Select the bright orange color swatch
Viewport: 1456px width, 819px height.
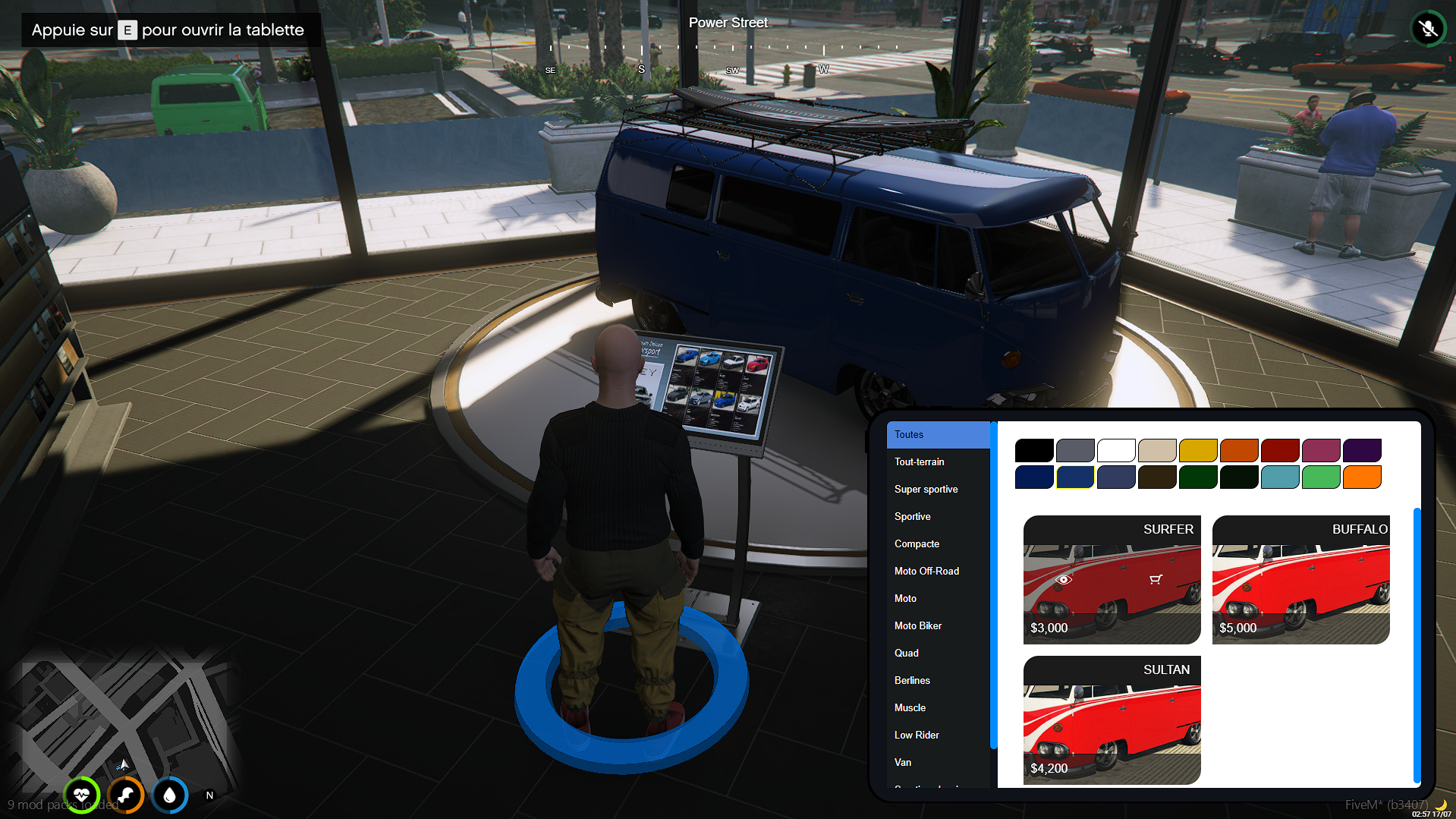1362,477
